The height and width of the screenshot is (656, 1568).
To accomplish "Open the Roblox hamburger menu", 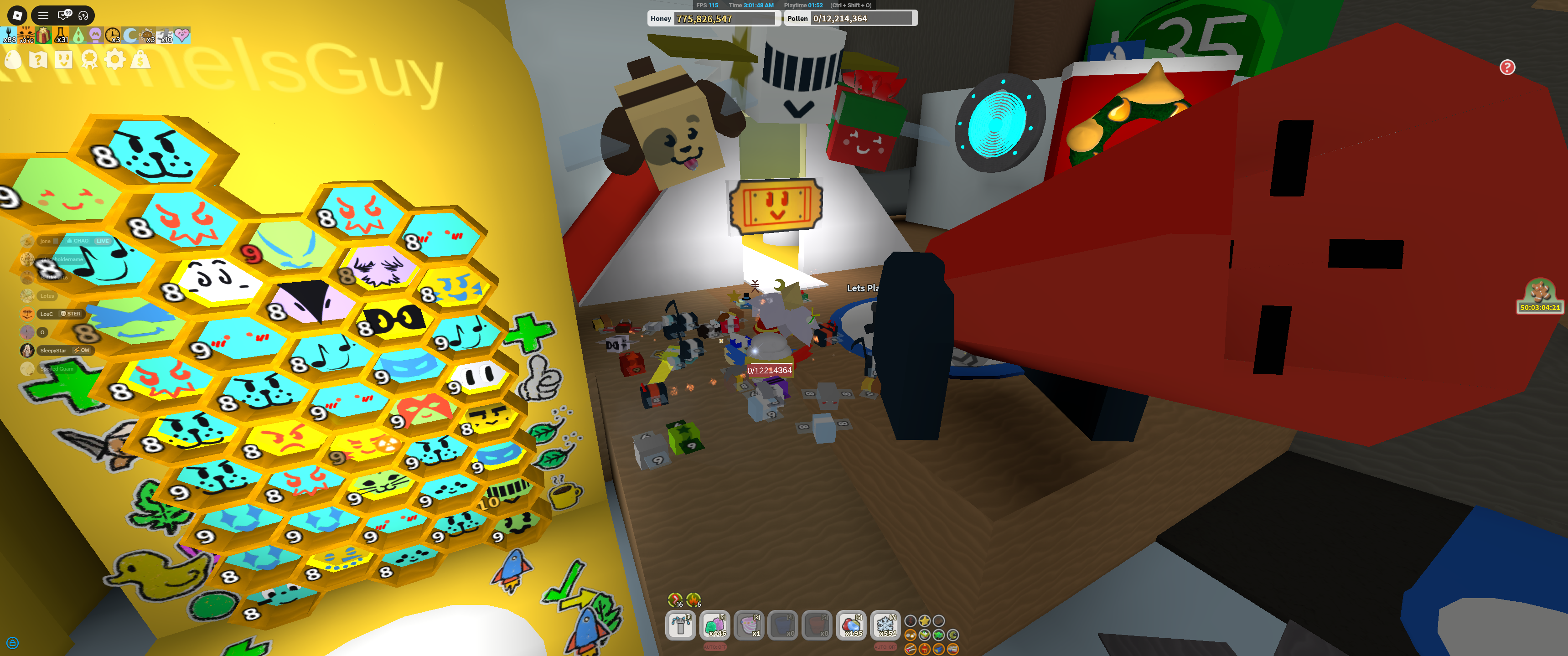I will [43, 16].
